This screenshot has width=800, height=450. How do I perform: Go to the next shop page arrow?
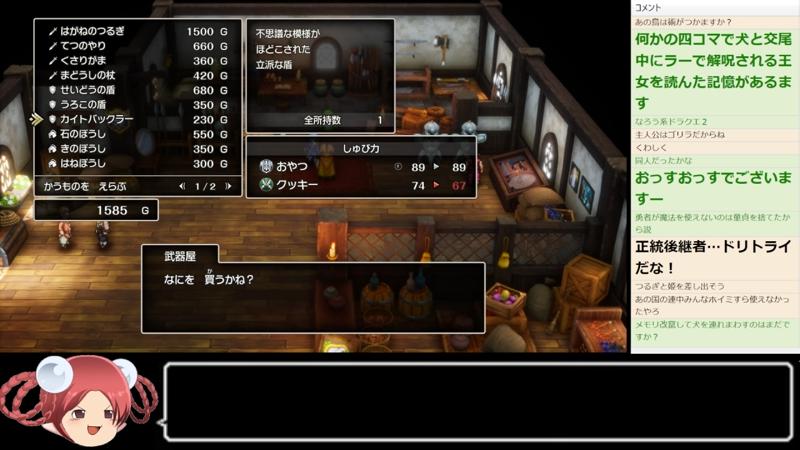click(228, 186)
